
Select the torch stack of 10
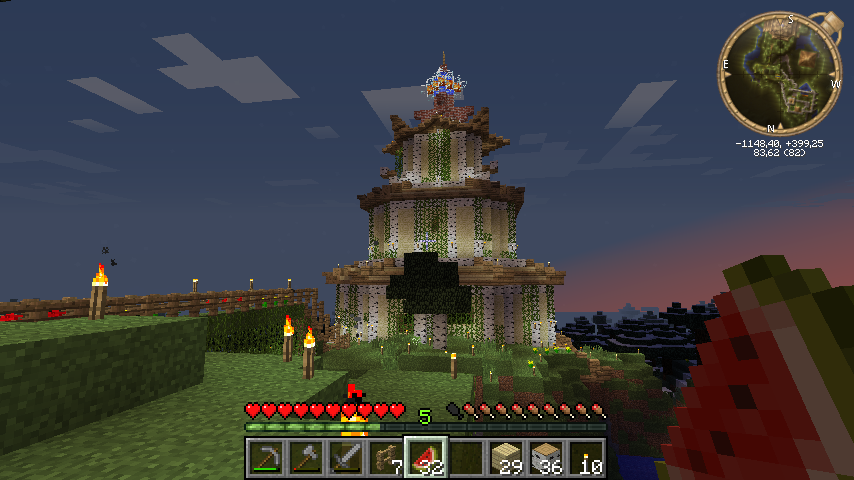click(585, 458)
